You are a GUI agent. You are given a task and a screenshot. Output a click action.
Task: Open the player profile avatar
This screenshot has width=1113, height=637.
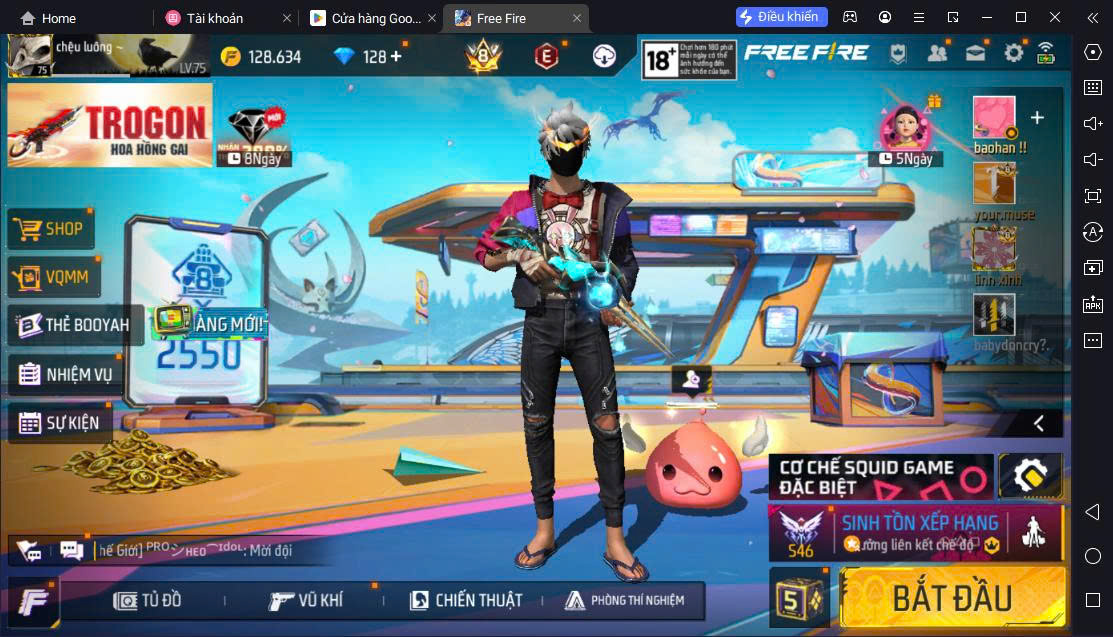(x=30, y=56)
